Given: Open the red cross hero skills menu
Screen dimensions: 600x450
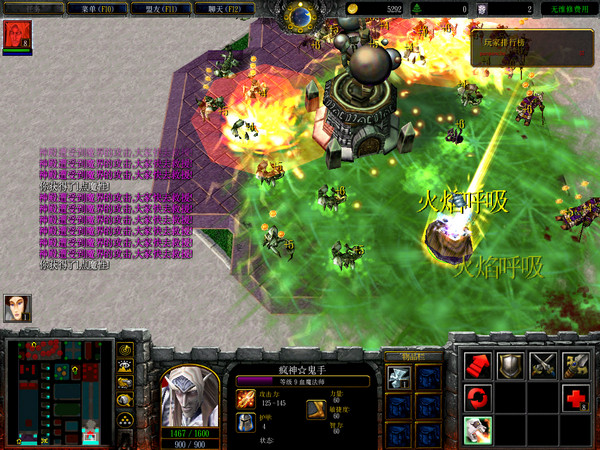Looking at the screenshot, I should [576, 398].
